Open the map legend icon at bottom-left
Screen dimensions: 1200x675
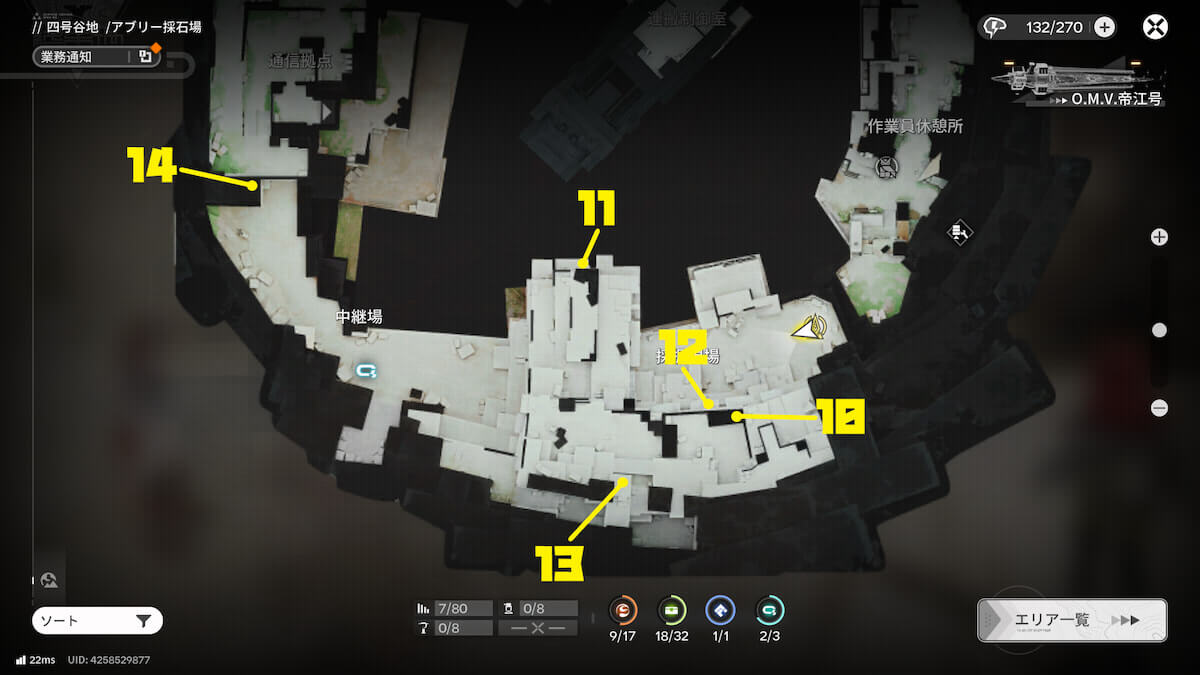(48, 580)
